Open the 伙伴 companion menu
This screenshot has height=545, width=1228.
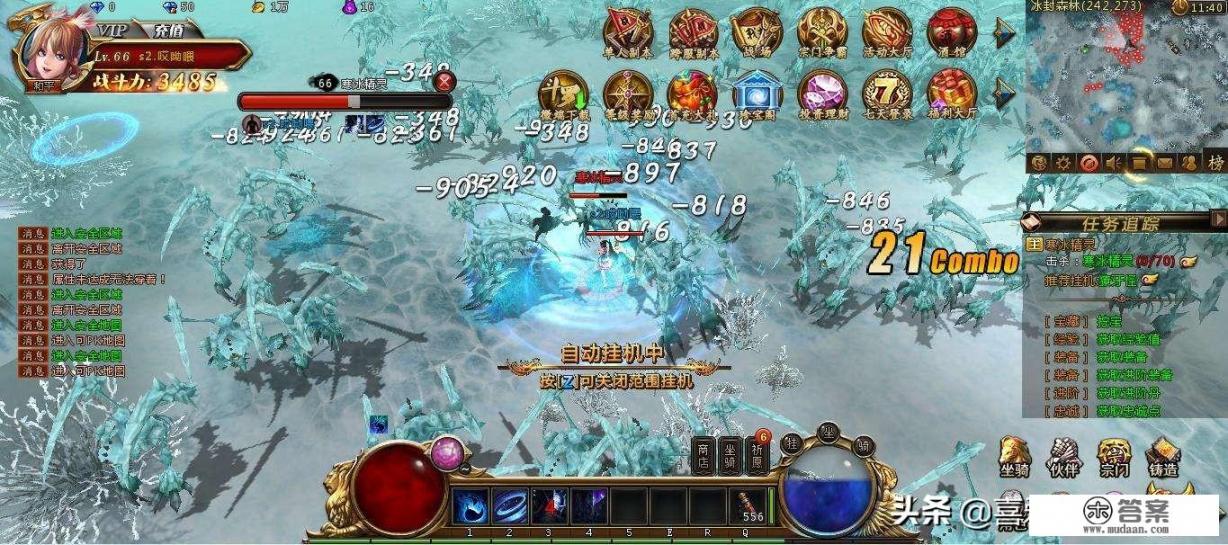click(x=1066, y=456)
